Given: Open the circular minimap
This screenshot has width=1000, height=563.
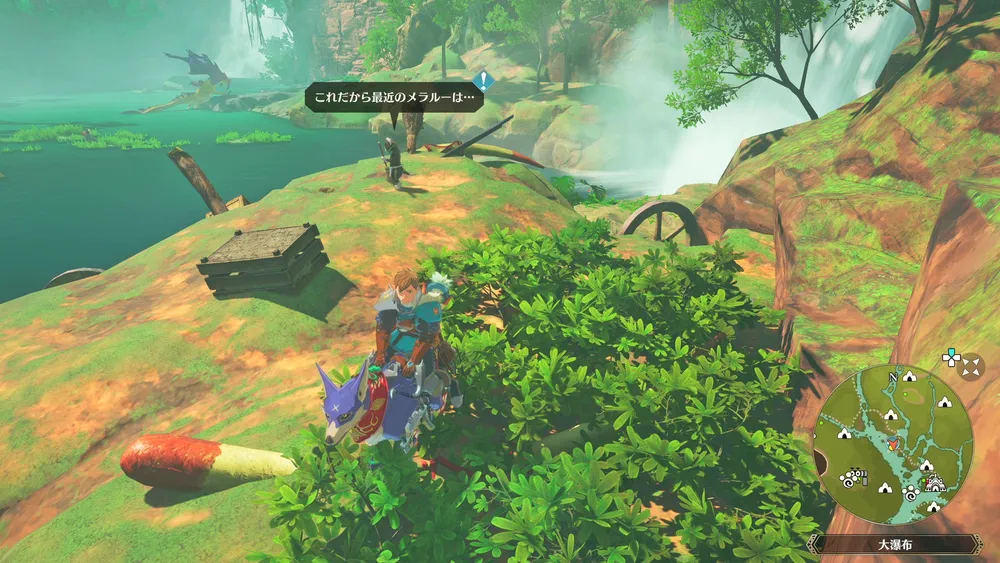Looking at the screenshot, I should point(892,445).
